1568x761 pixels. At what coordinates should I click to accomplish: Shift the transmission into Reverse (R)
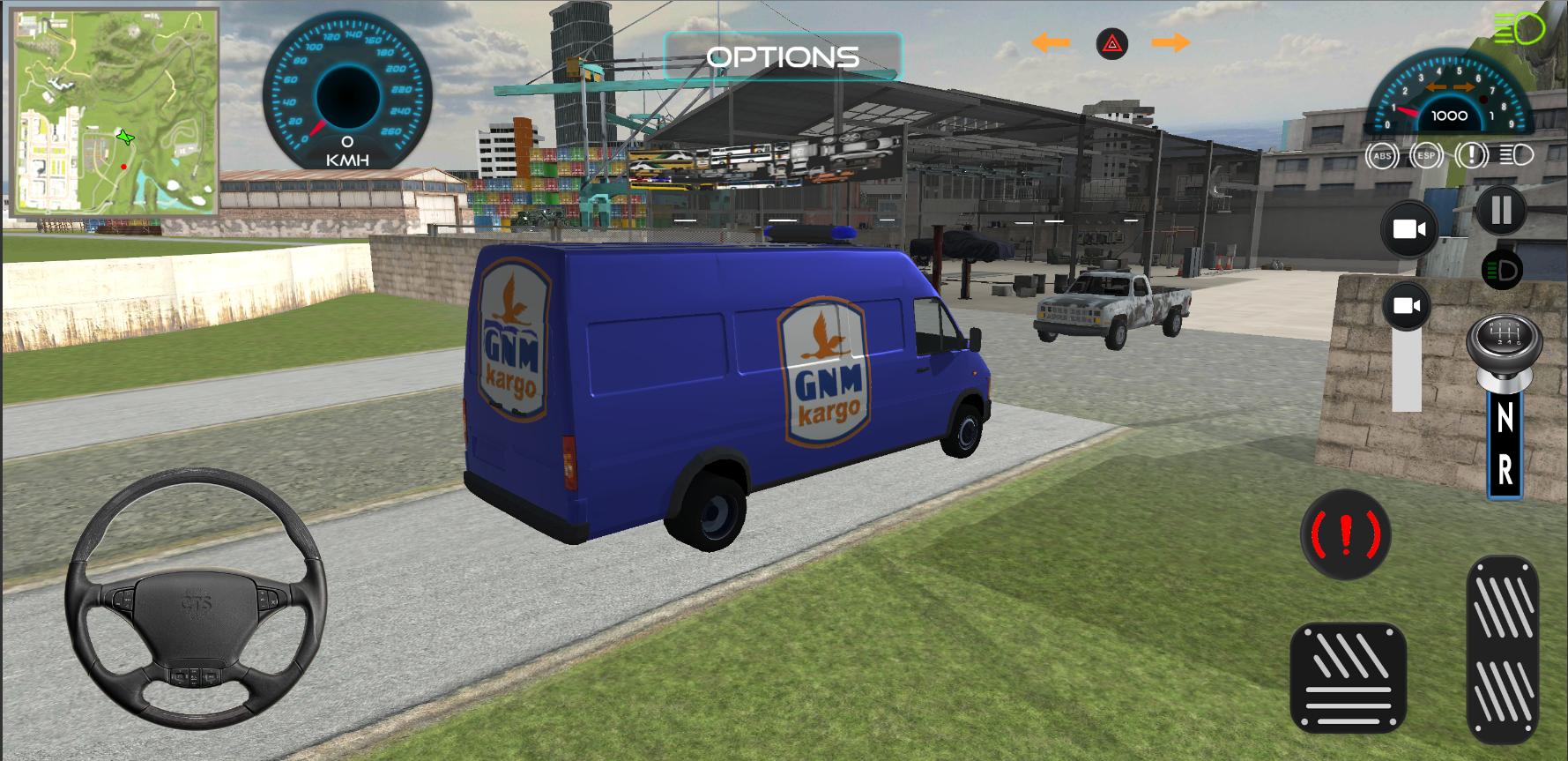coord(1505,472)
